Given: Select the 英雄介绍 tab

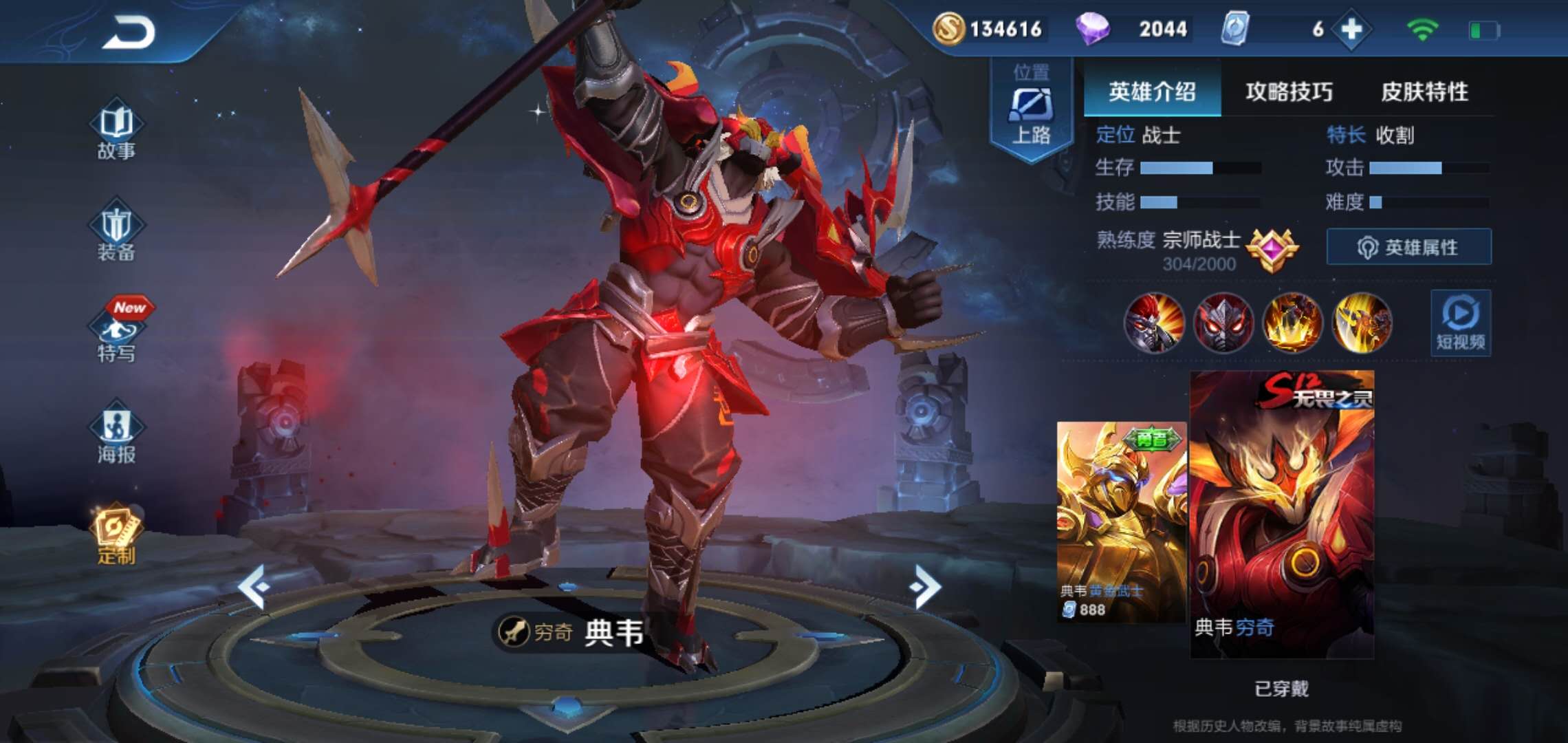Looking at the screenshot, I should click(1152, 91).
